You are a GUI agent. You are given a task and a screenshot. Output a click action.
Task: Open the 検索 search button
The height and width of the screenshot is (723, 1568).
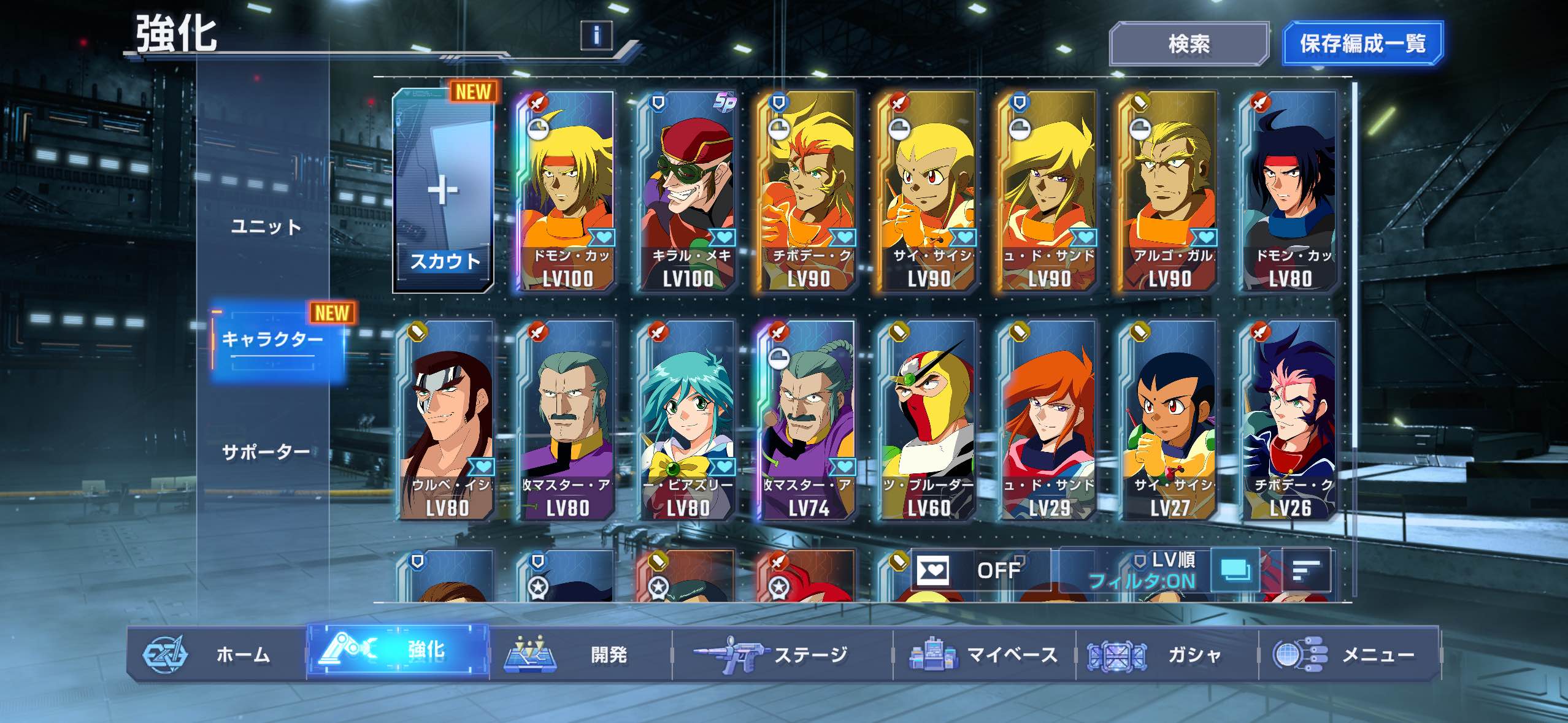pos(1188,44)
